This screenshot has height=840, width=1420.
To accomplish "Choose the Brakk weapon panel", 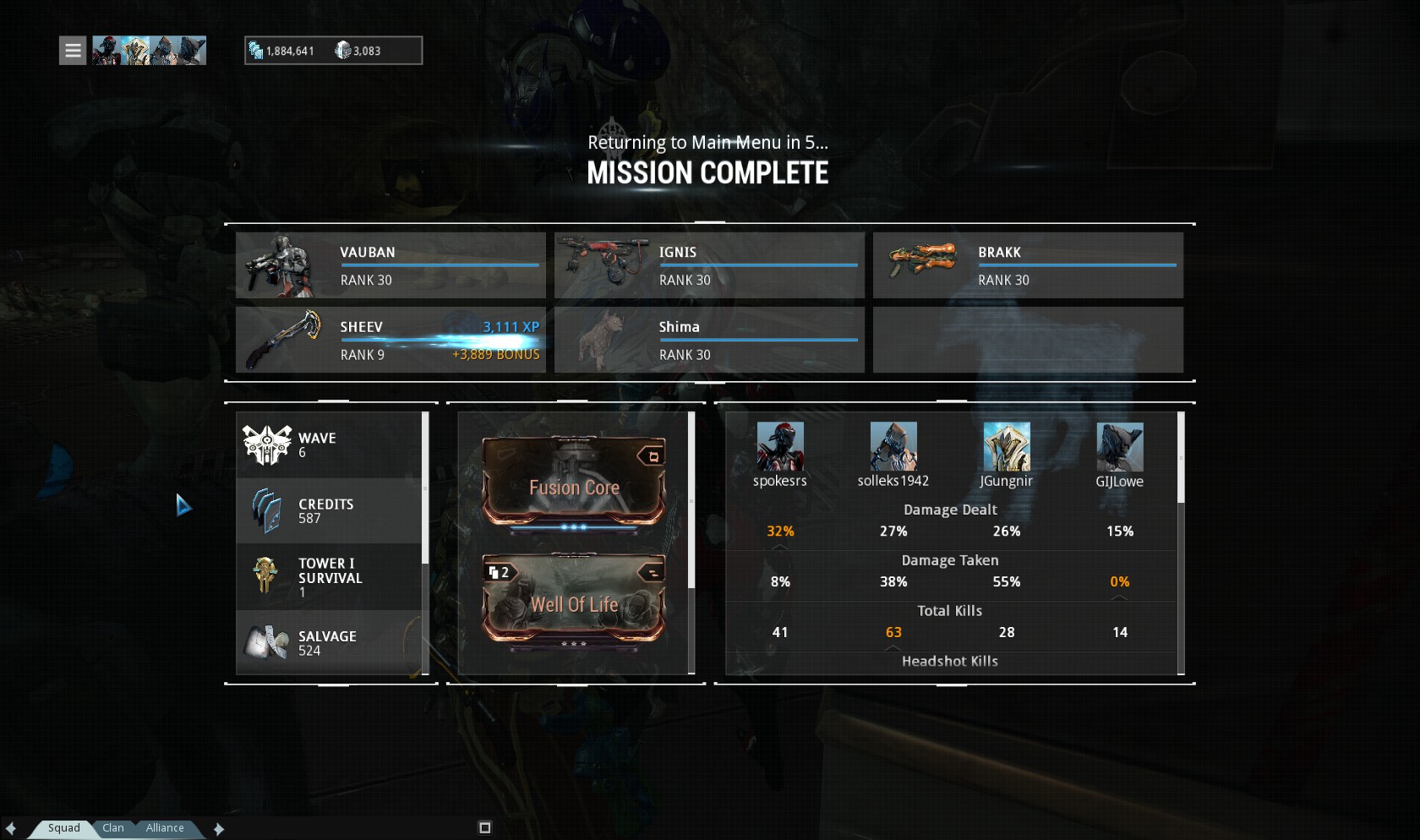I will tap(1028, 265).
